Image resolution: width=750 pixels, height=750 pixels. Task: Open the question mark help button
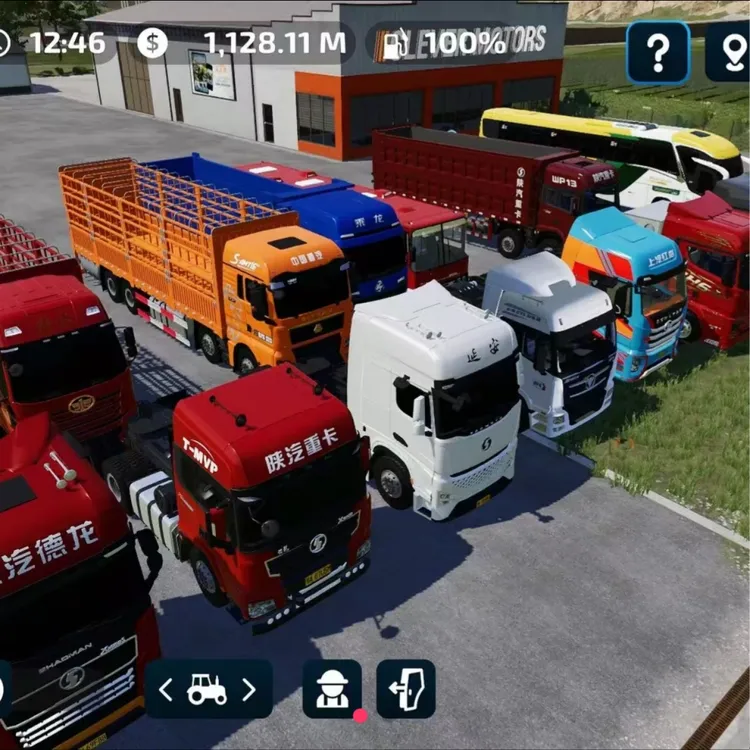(x=658, y=52)
